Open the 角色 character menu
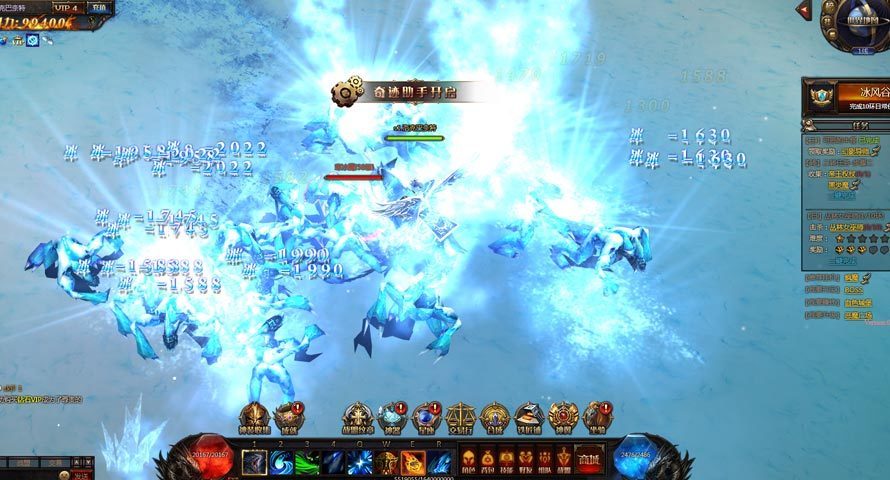Screen dimensions: 890x480 tap(469, 462)
